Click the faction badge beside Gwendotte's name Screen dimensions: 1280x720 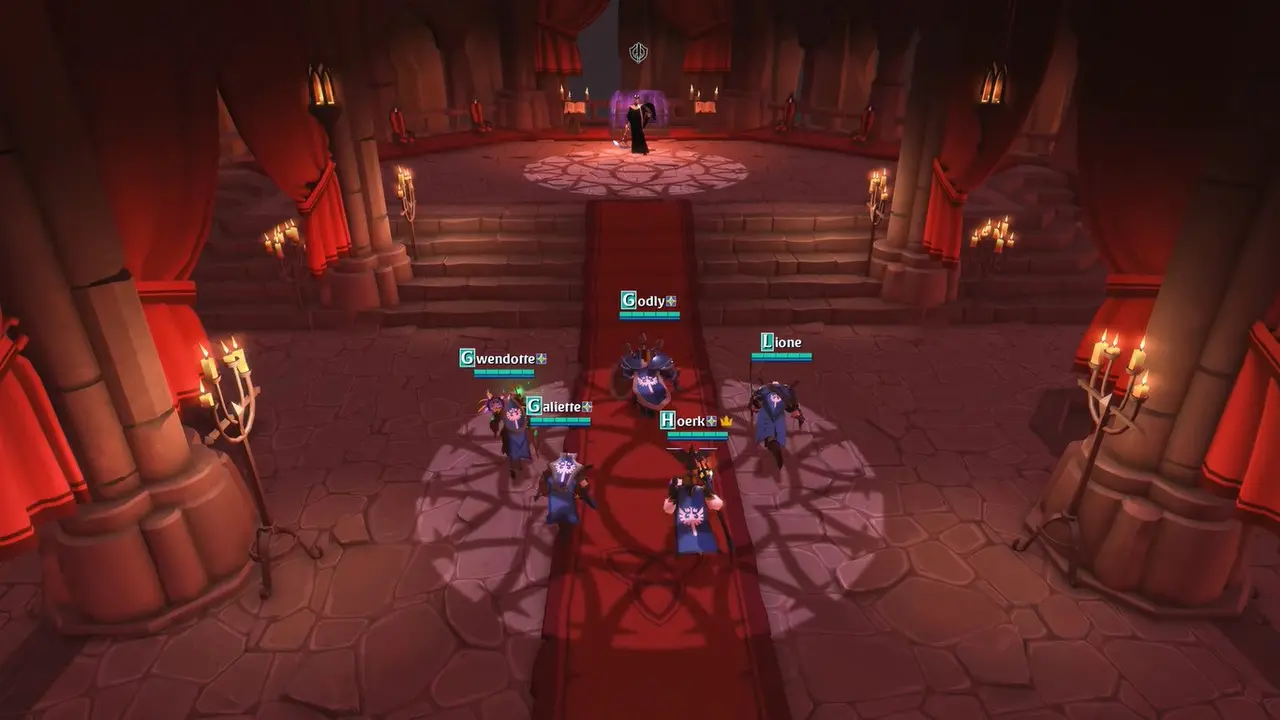tap(542, 360)
